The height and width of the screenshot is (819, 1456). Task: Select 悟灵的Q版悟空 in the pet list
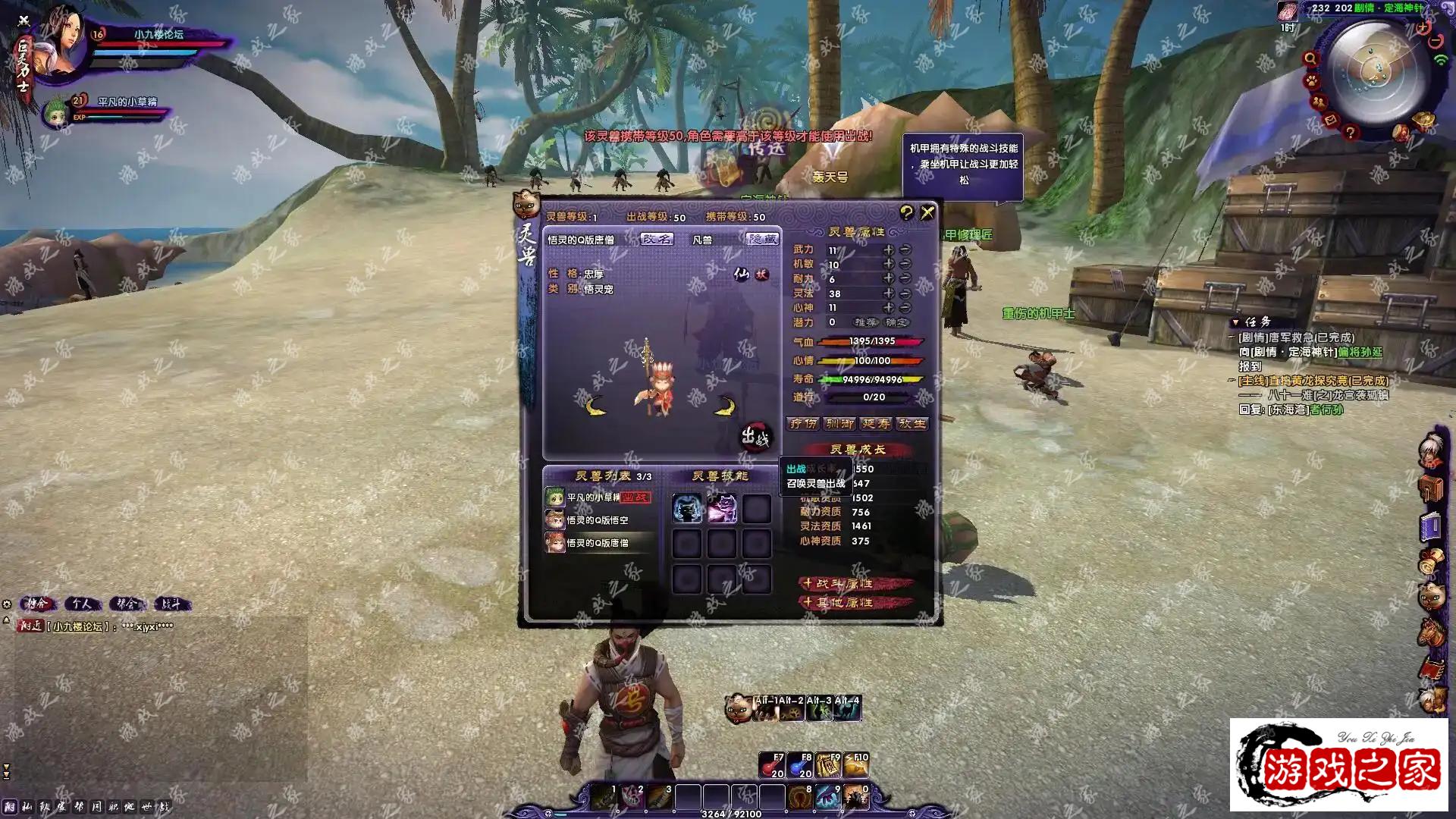pyautogui.click(x=598, y=520)
